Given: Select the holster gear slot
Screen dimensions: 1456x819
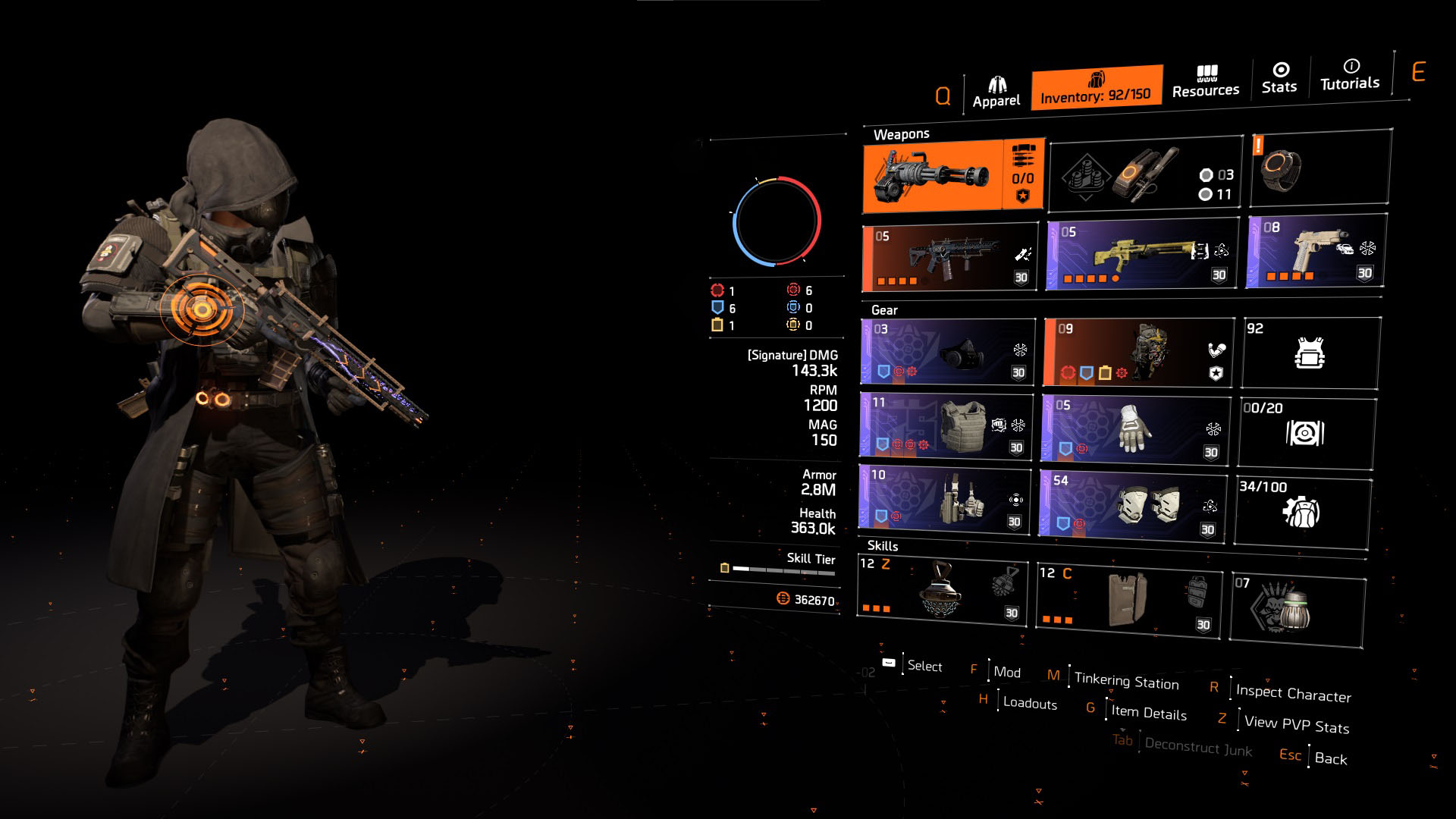Looking at the screenshot, I should (x=945, y=497).
